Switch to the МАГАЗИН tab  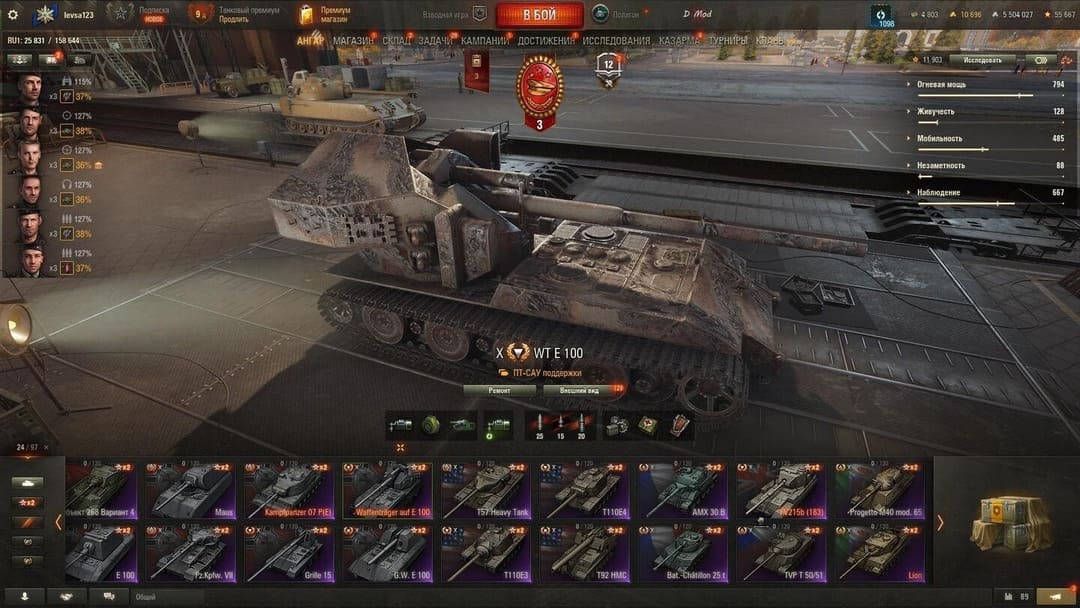click(x=353, y=41)
